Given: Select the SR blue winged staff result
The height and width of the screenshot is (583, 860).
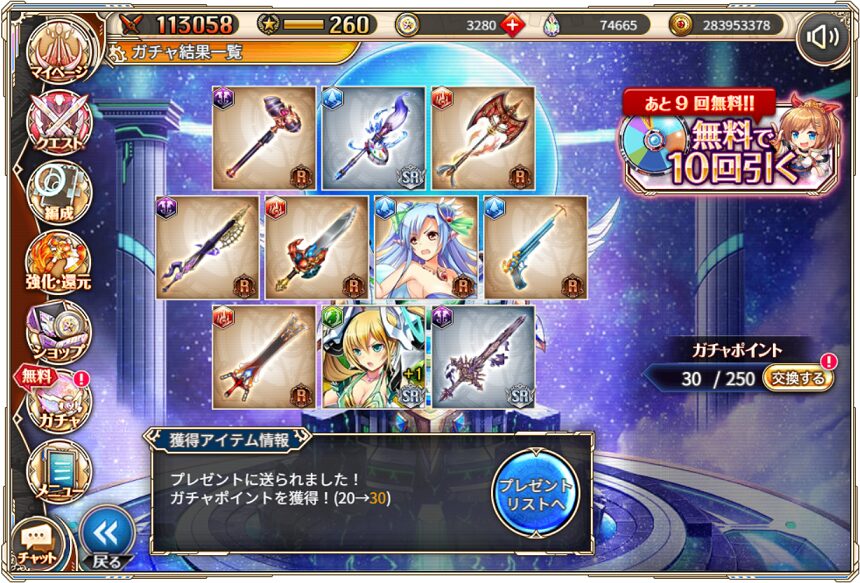Looking at the screenshot, I should tap(373, 138).
